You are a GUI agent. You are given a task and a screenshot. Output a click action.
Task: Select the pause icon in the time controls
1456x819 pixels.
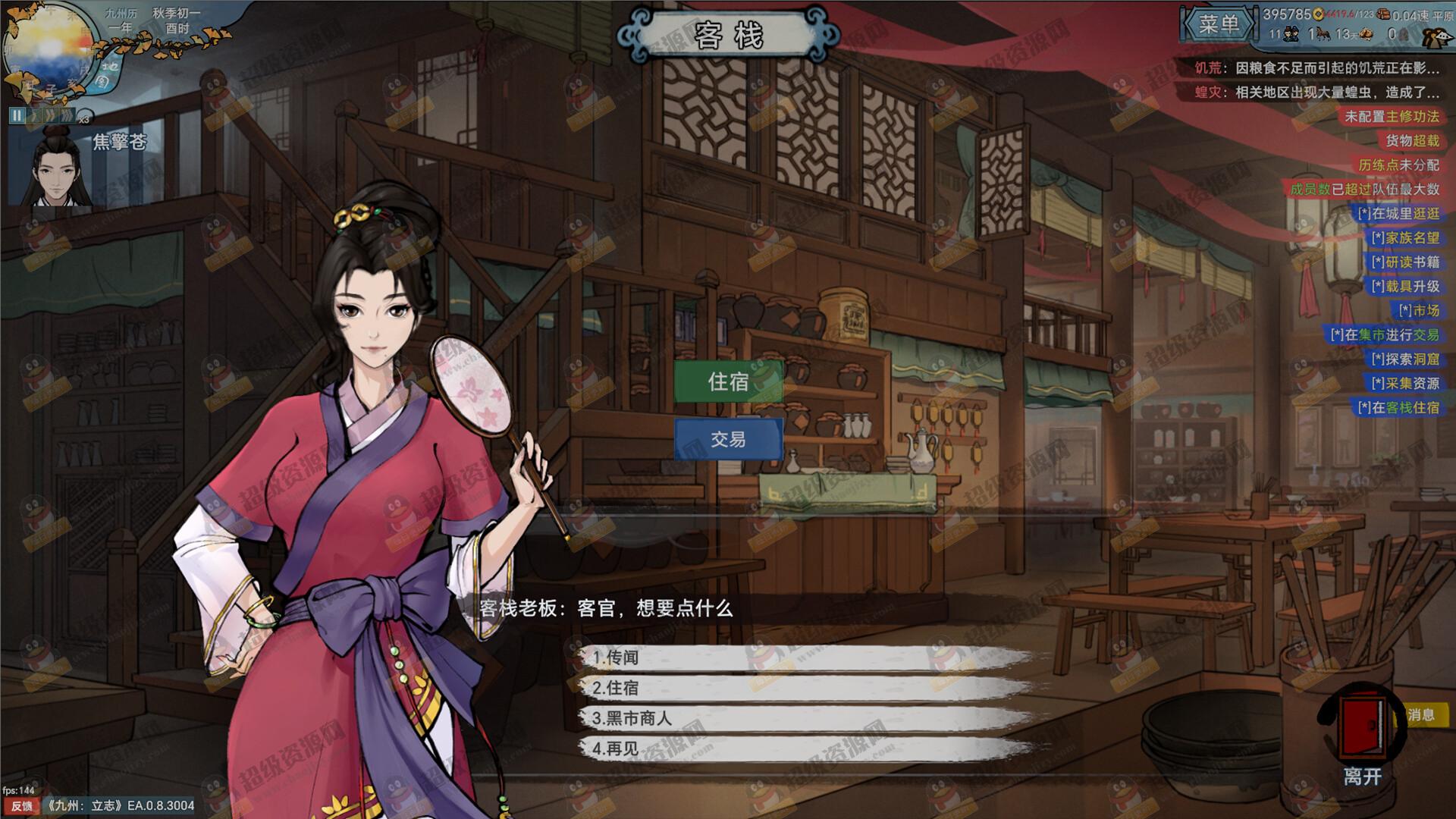(x=17, y=115)
